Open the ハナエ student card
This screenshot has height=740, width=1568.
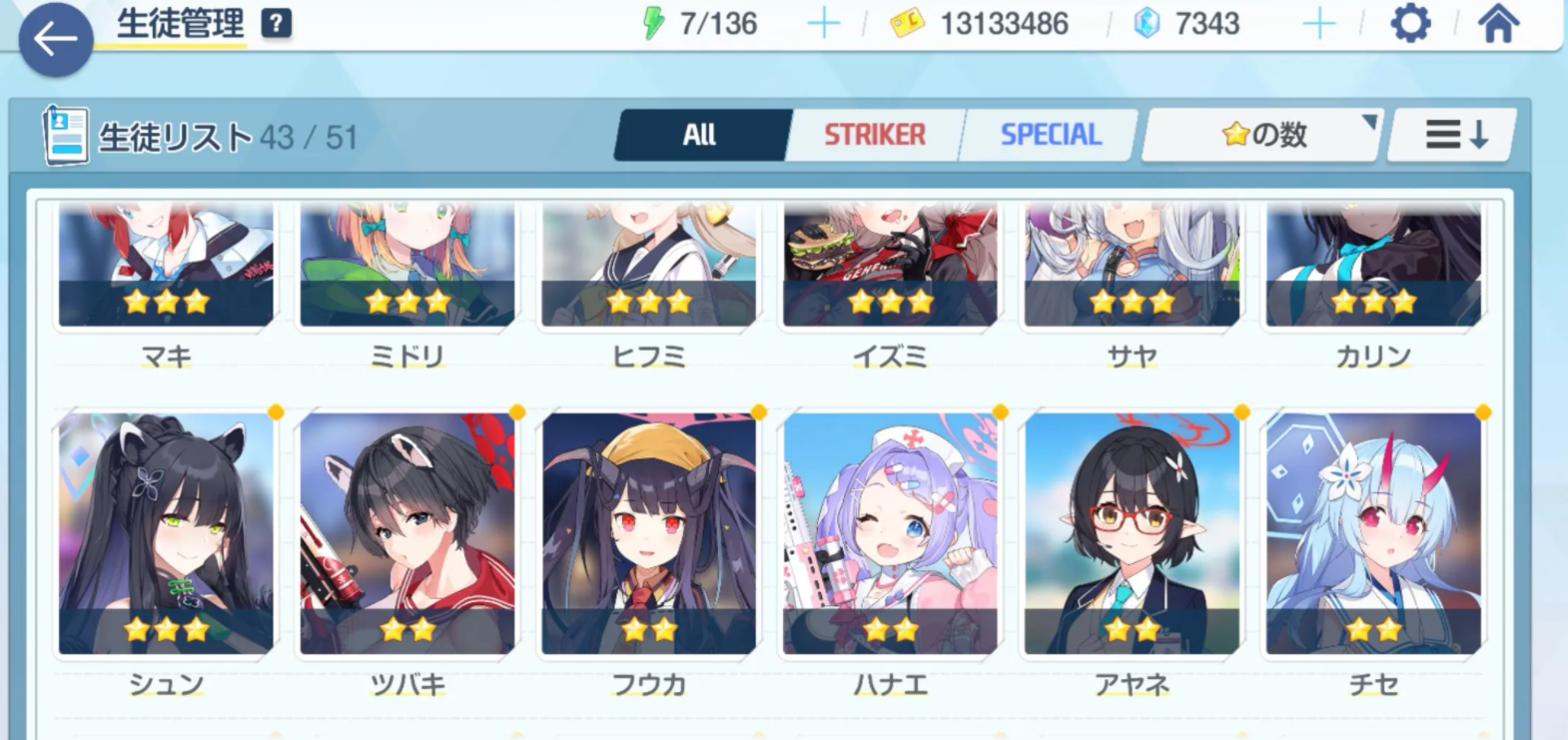point(890,534)
